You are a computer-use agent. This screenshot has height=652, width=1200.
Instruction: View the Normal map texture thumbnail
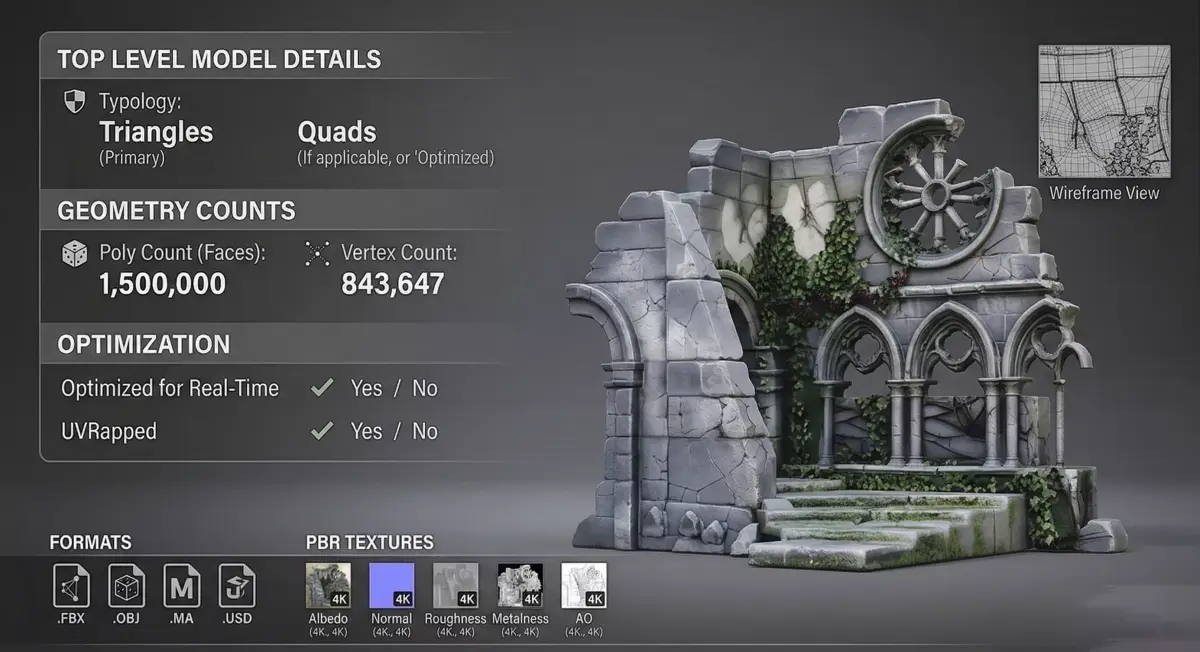point(392,586)
